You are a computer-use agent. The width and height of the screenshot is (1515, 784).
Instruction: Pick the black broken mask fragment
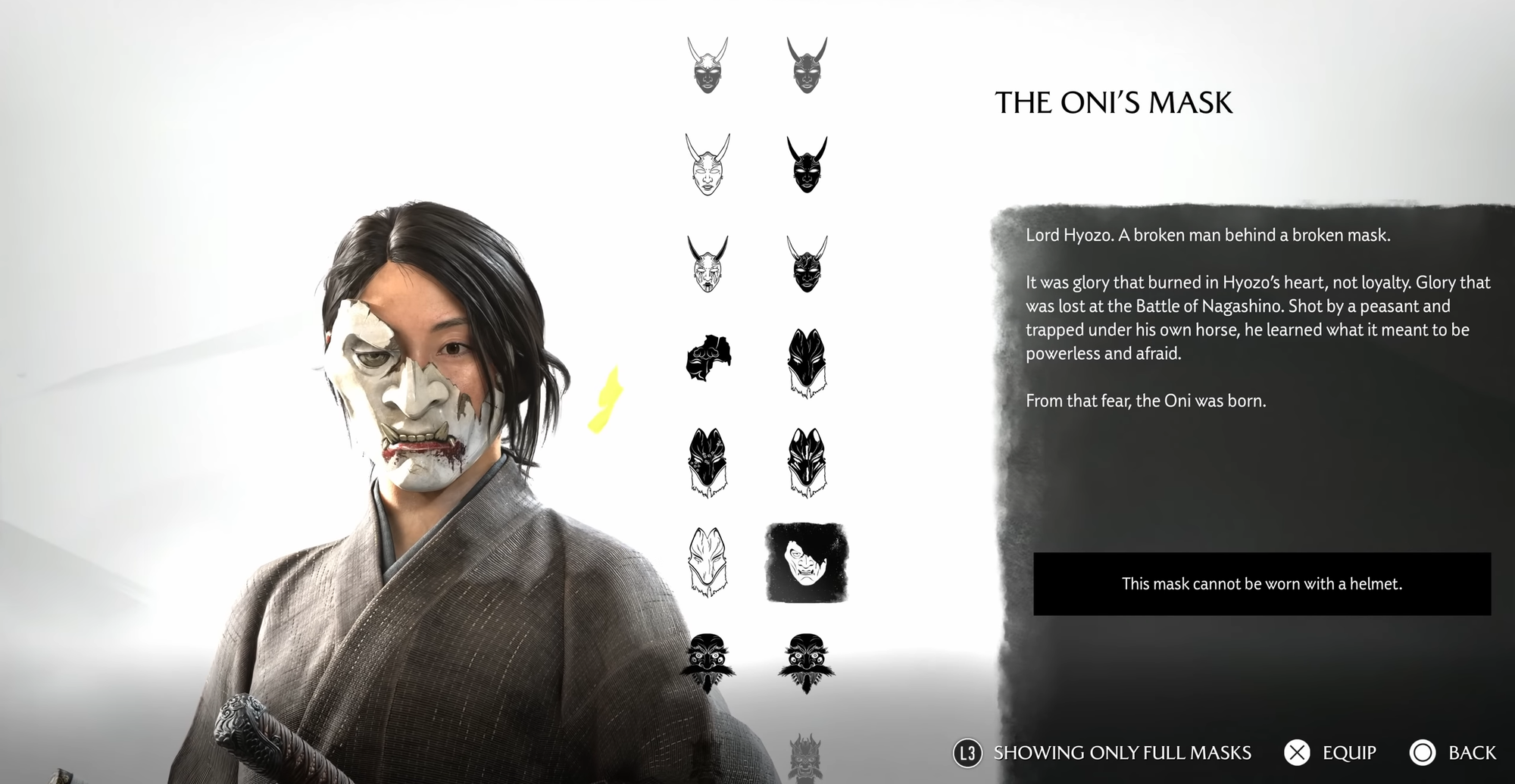[x=708, y=358]
